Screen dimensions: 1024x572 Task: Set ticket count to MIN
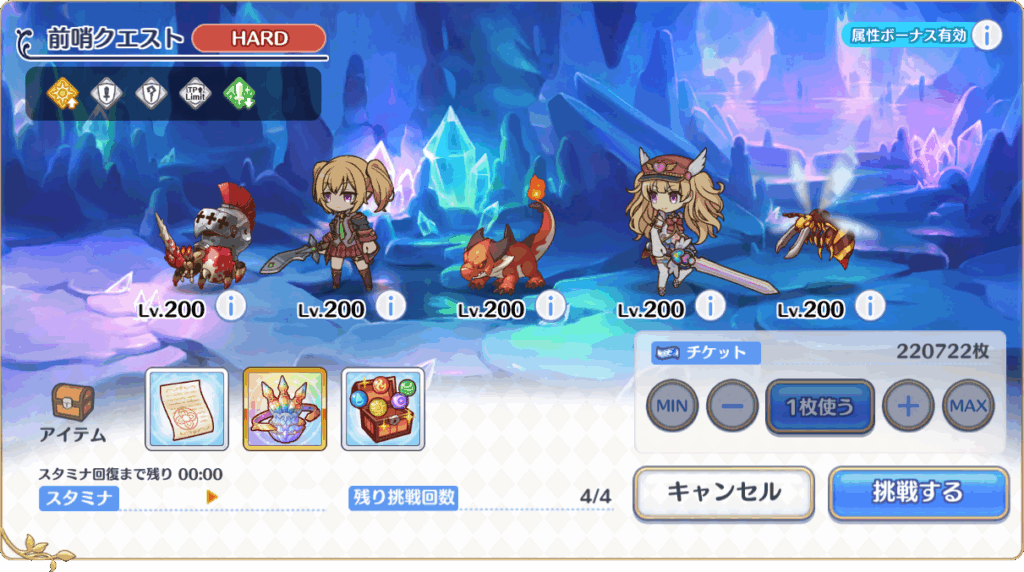672,407
